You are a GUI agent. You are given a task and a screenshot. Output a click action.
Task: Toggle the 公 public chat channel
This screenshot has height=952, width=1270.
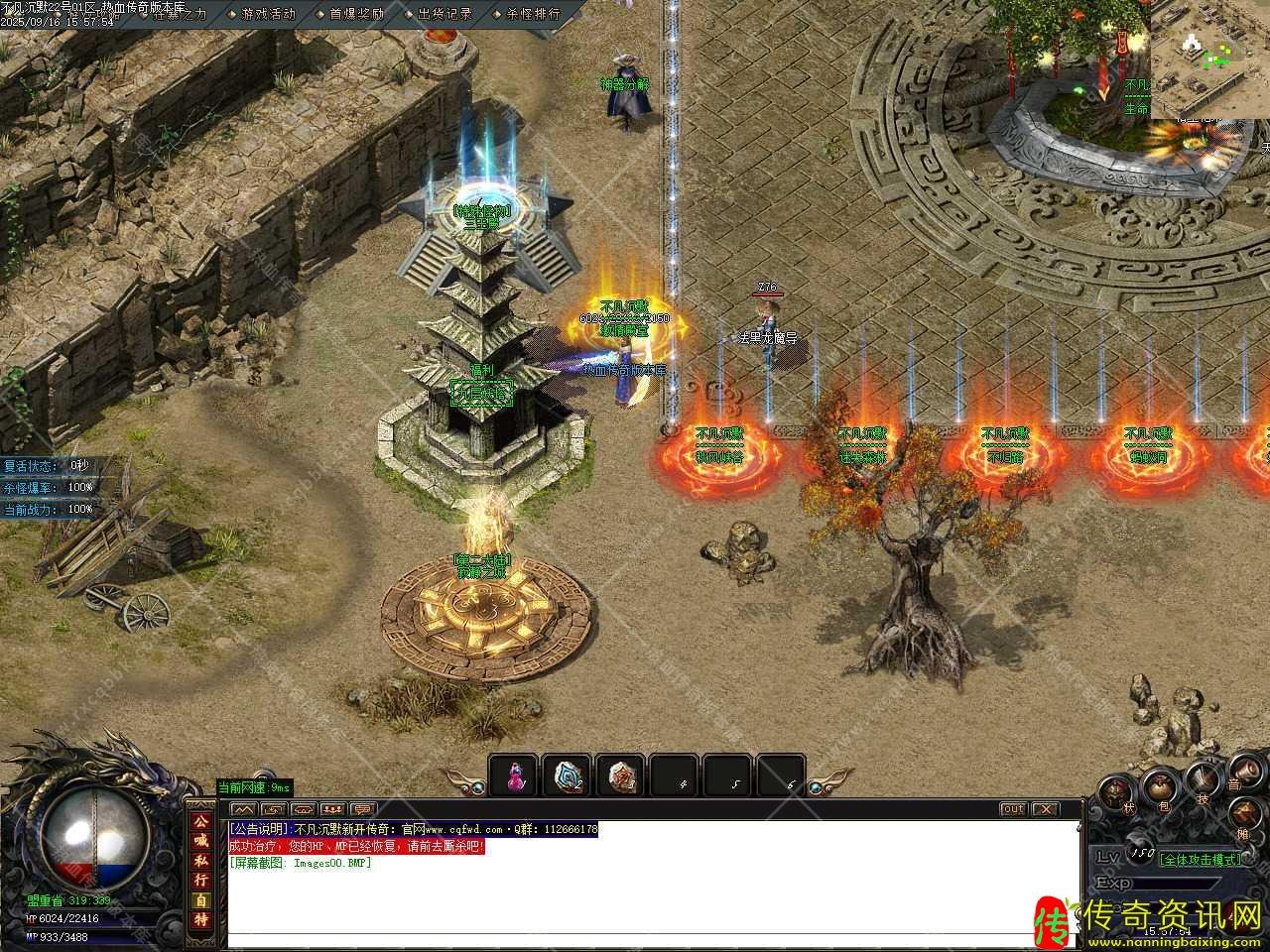tap(200, 820)
